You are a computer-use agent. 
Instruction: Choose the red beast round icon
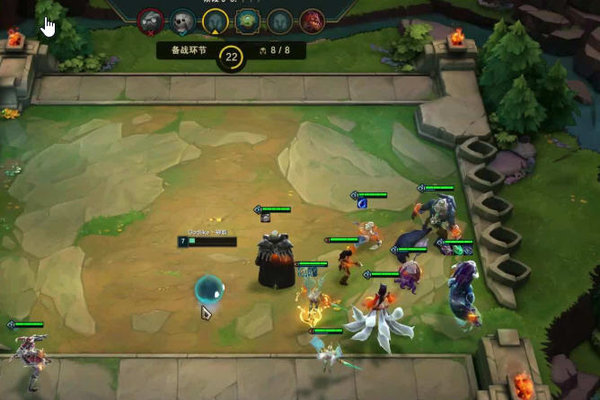[x=312, y=20]
